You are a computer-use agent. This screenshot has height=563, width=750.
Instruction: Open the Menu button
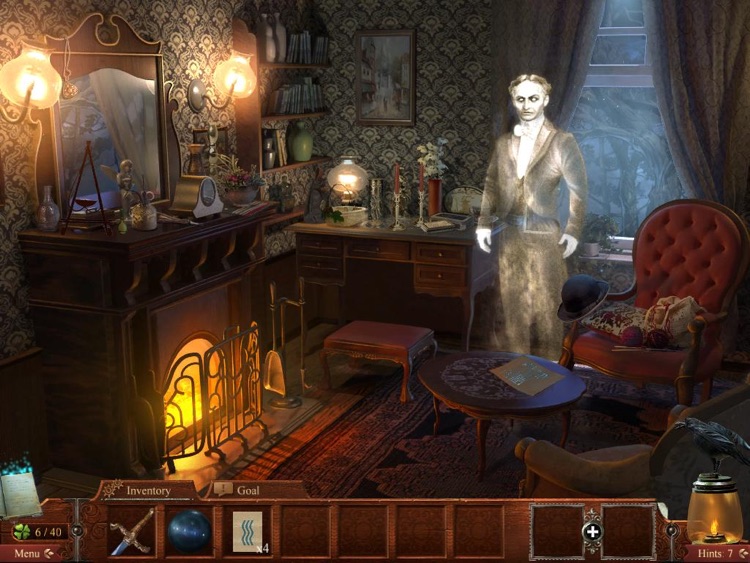coord(32,553)
